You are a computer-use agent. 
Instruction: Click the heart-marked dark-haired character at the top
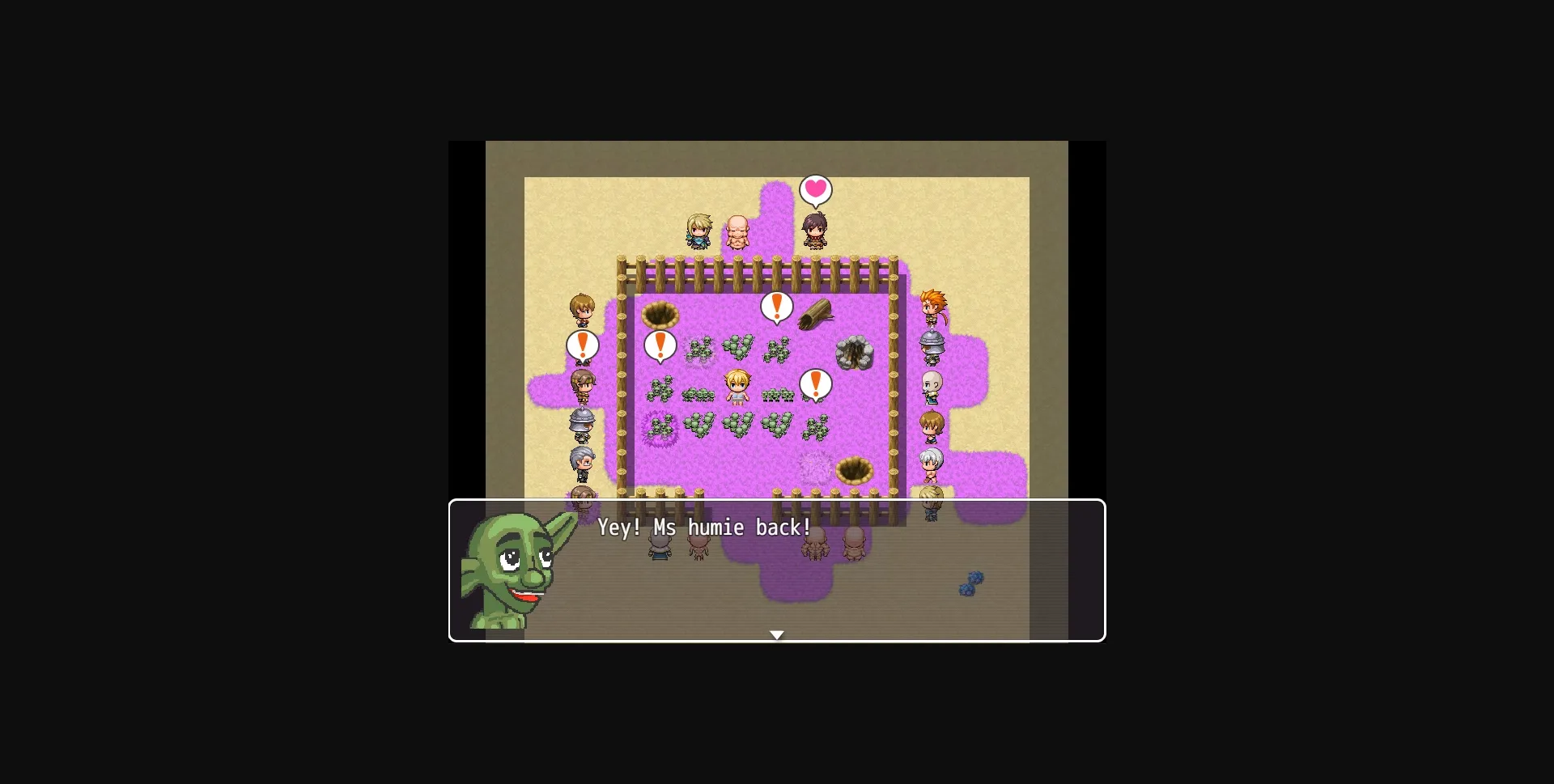pos(815,231)
